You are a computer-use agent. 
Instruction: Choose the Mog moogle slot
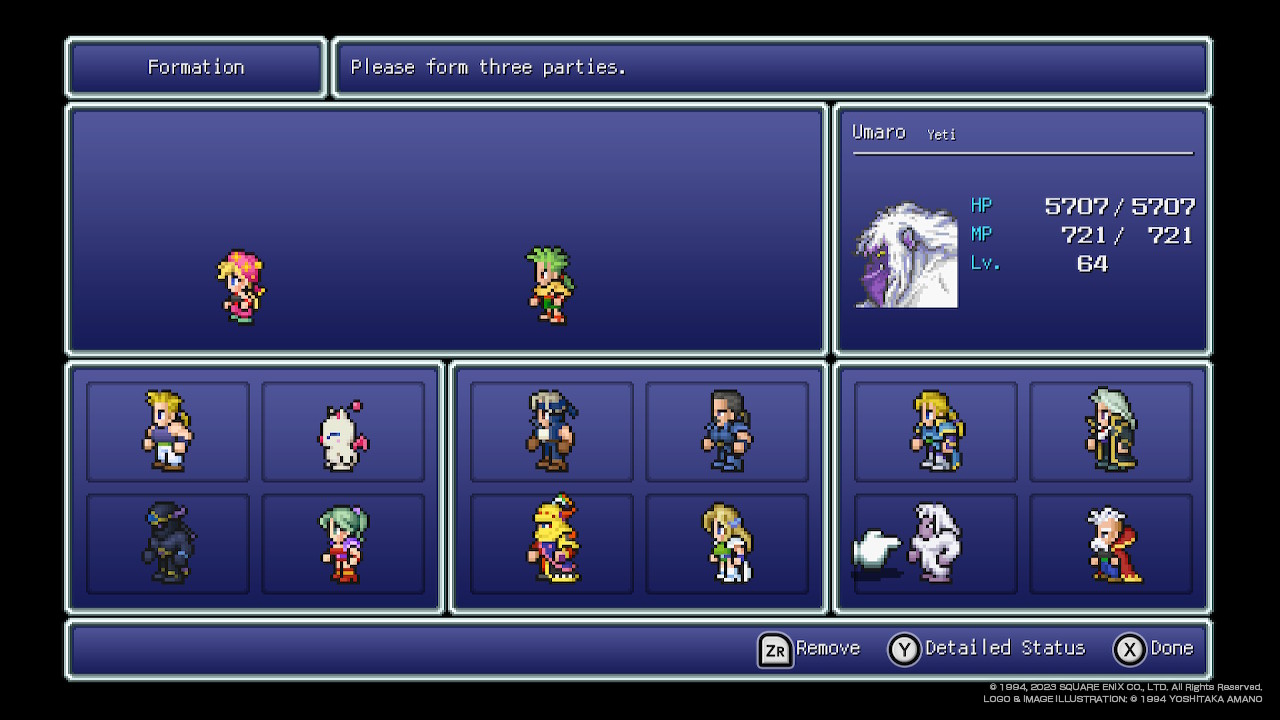[x=343, y=431]
